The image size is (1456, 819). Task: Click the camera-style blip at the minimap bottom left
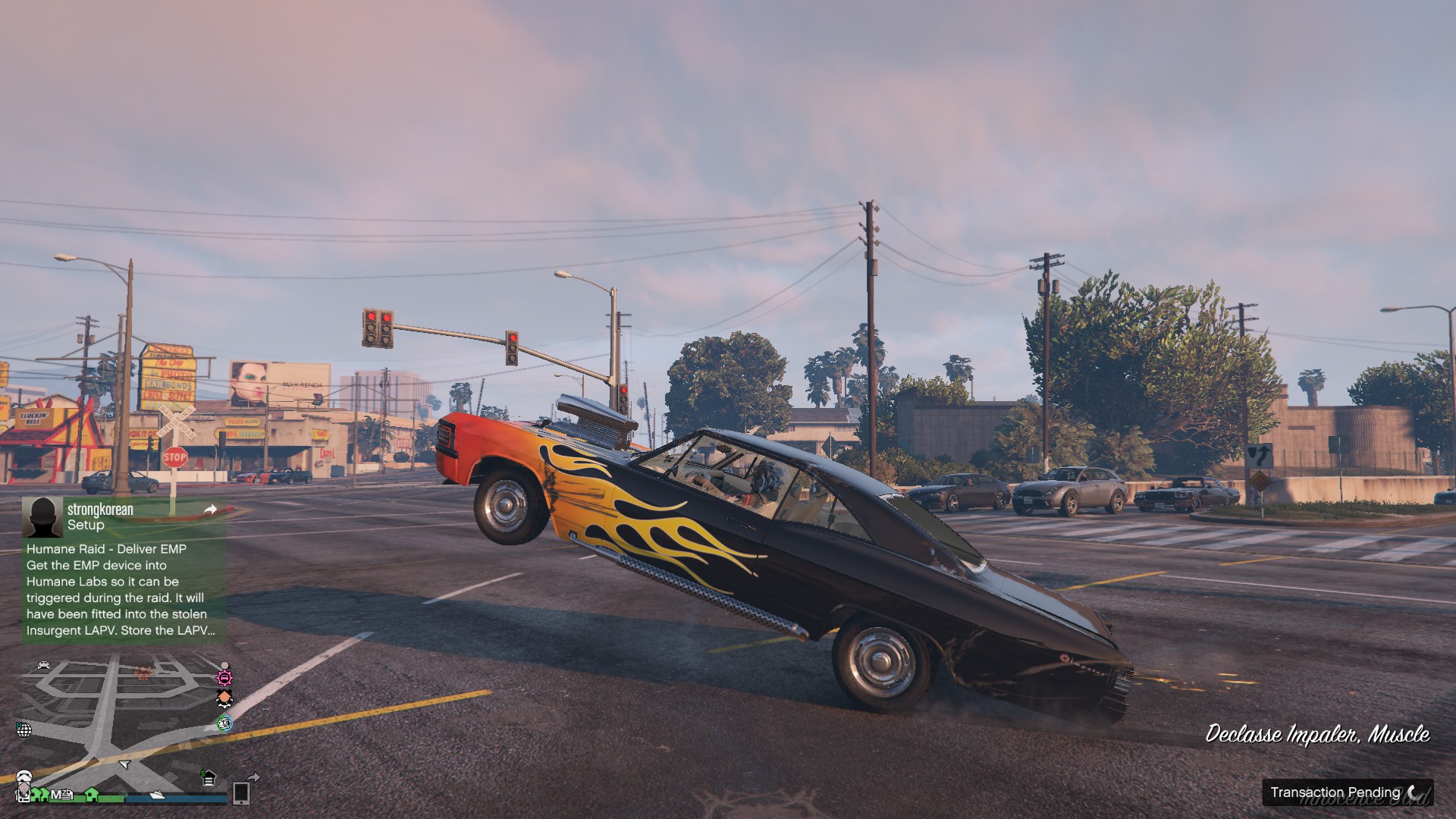point(24,795)
